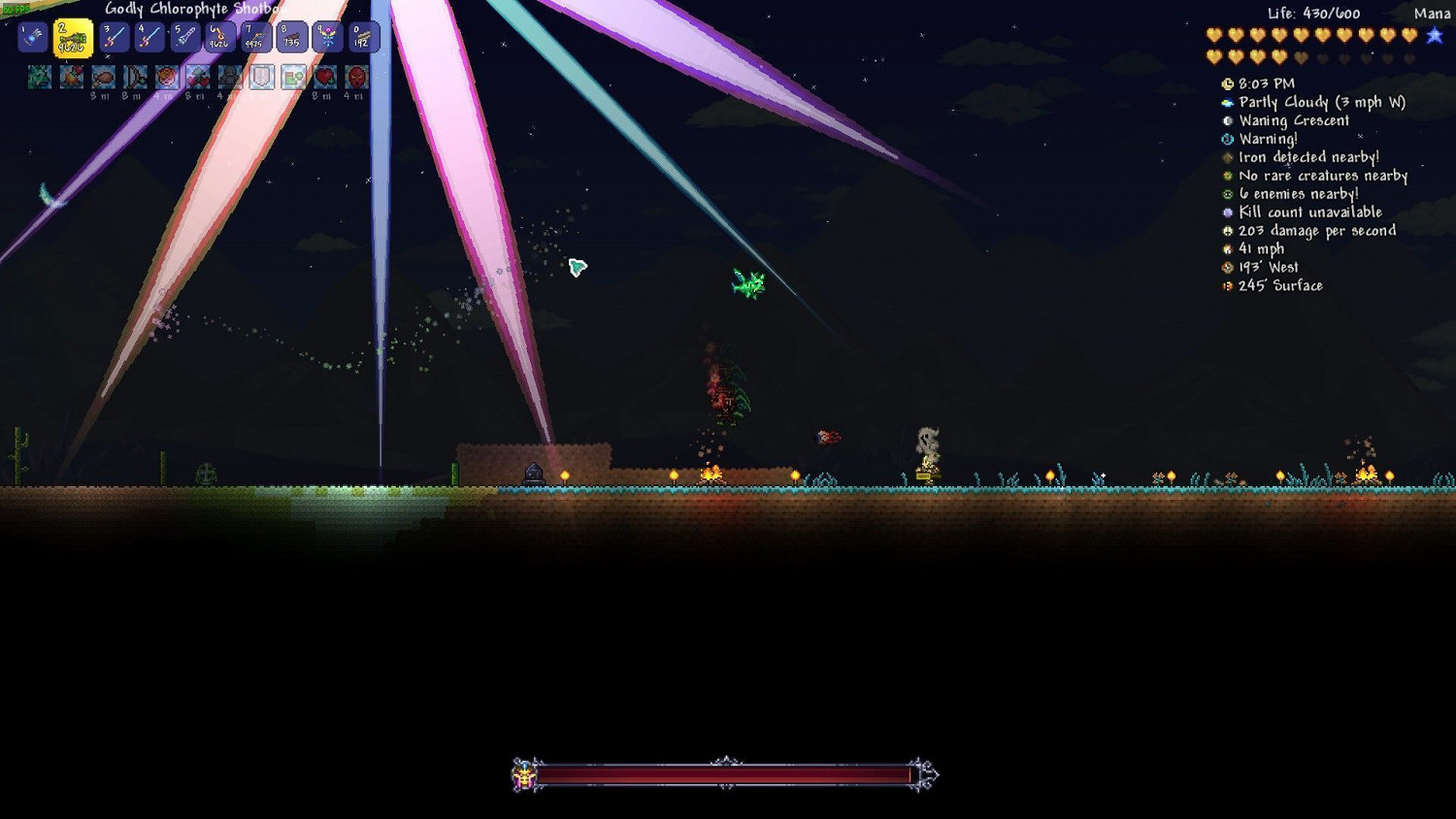Viewport: 1456px width, 819px height.
Task: Cancel the Well Fed drumstick buff
Action: [x=102, y=77]
